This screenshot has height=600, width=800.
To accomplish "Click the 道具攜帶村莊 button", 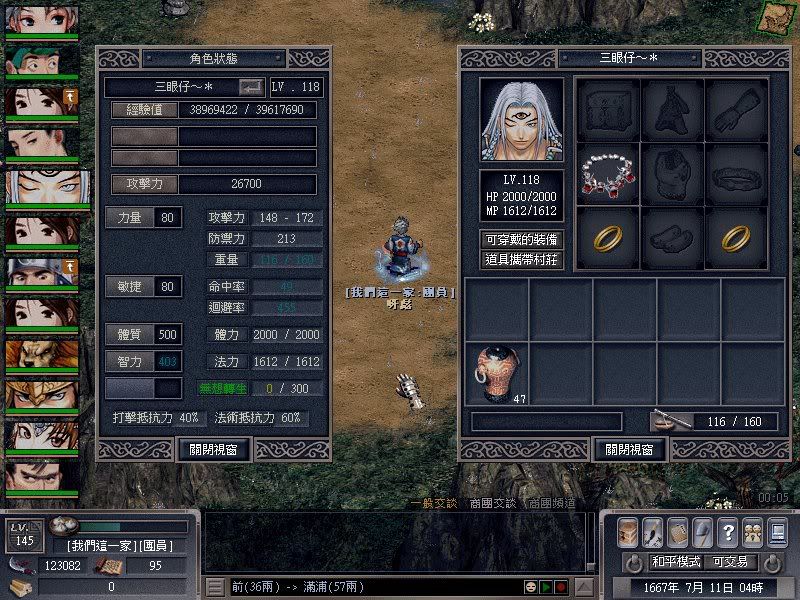I will click(x=521, y=259).
